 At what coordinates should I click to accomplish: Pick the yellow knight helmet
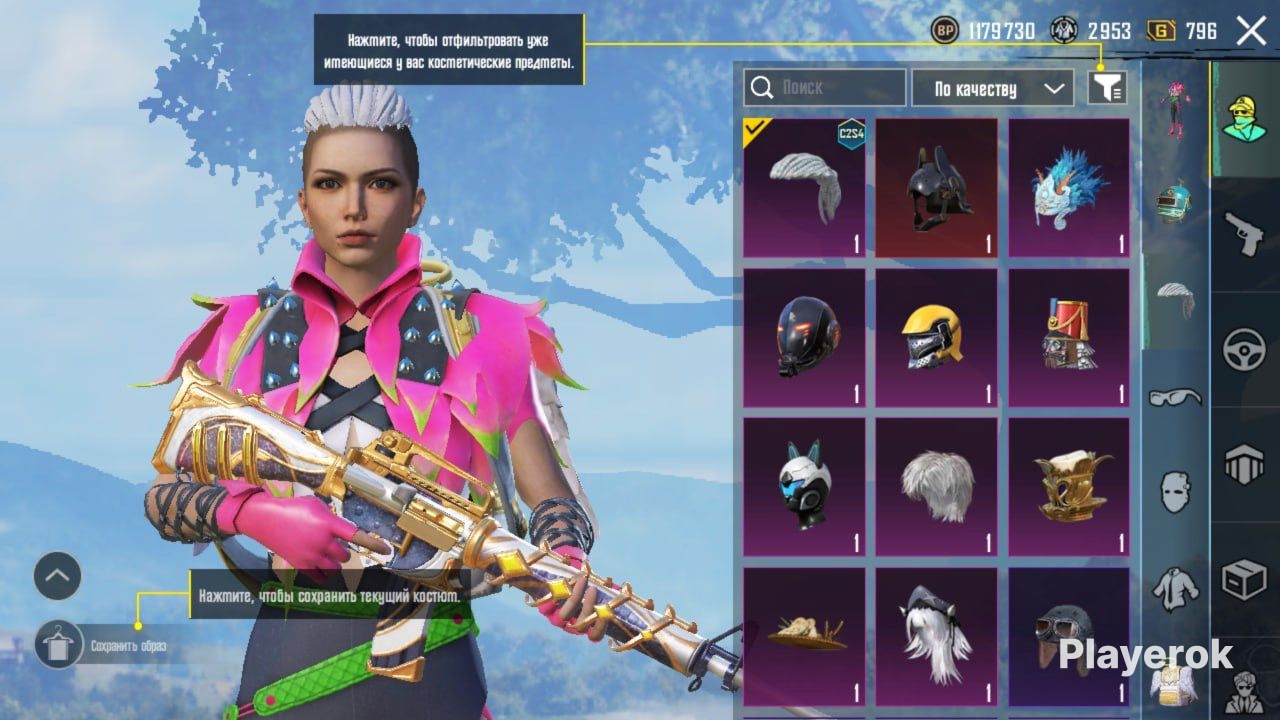click(936, 338)
